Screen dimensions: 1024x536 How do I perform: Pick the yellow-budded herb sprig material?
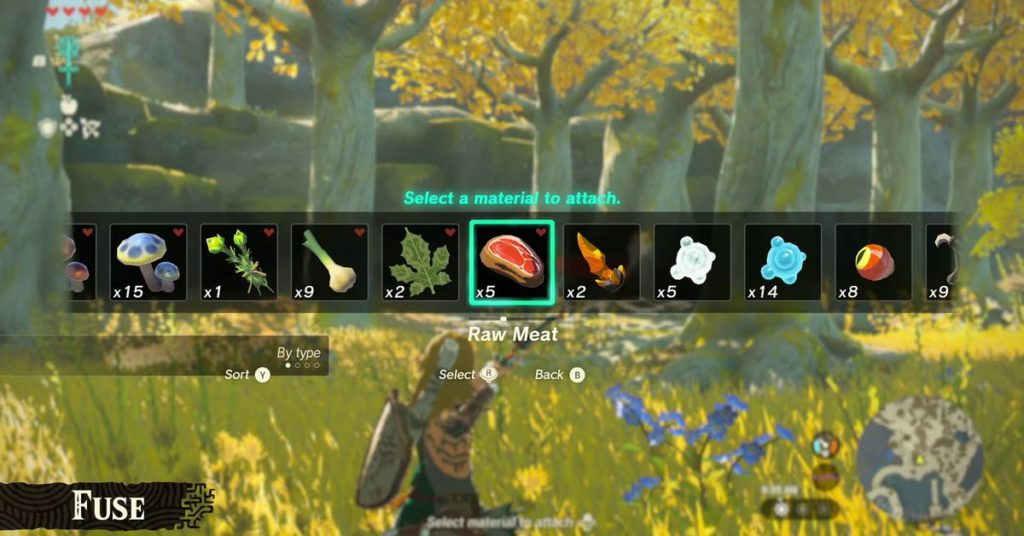click(x=239, y=262)
